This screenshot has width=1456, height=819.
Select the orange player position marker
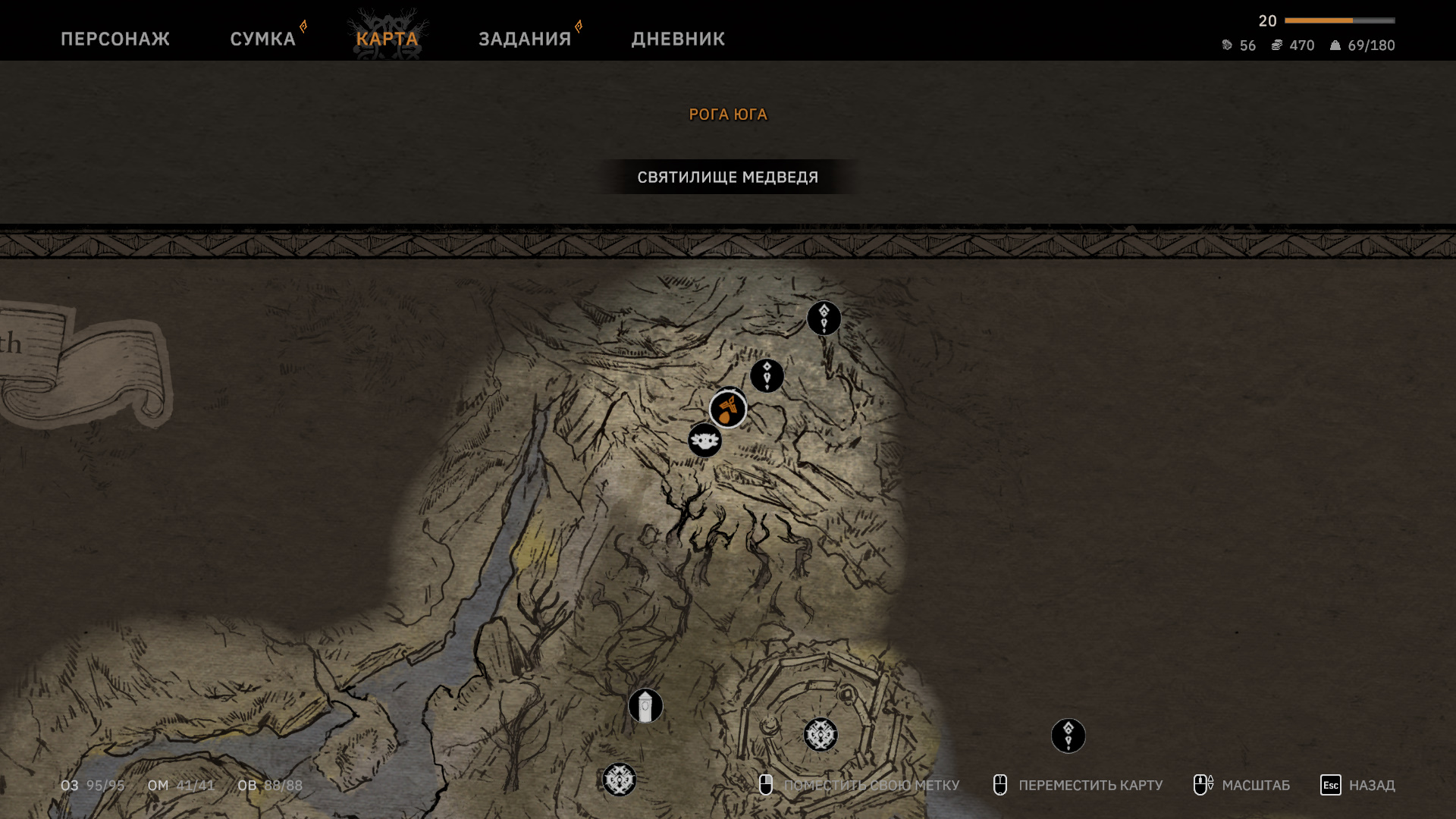click(728, 409)
